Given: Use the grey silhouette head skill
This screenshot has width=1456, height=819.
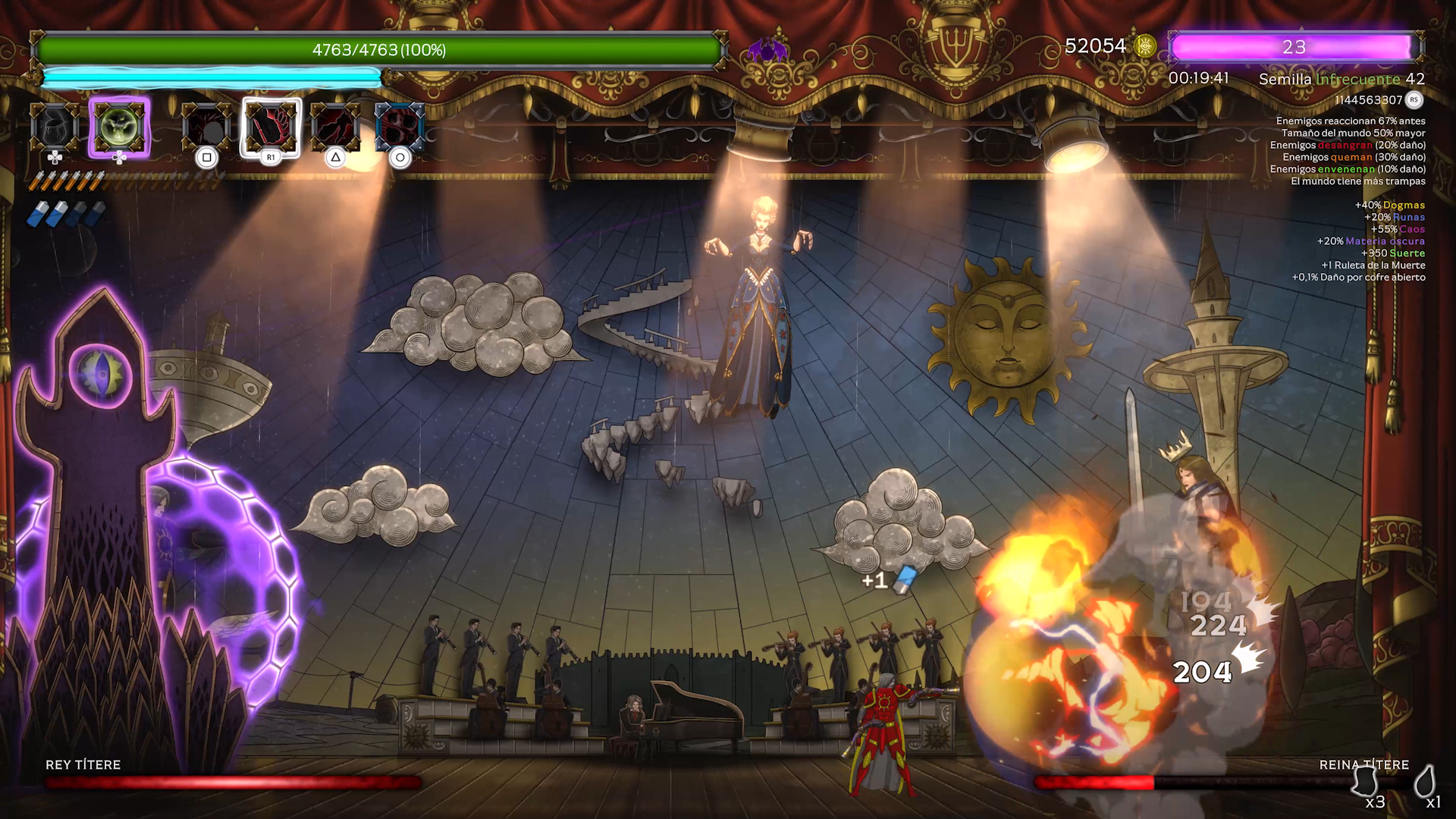Looking at the screenshot, I should (206, 127).
